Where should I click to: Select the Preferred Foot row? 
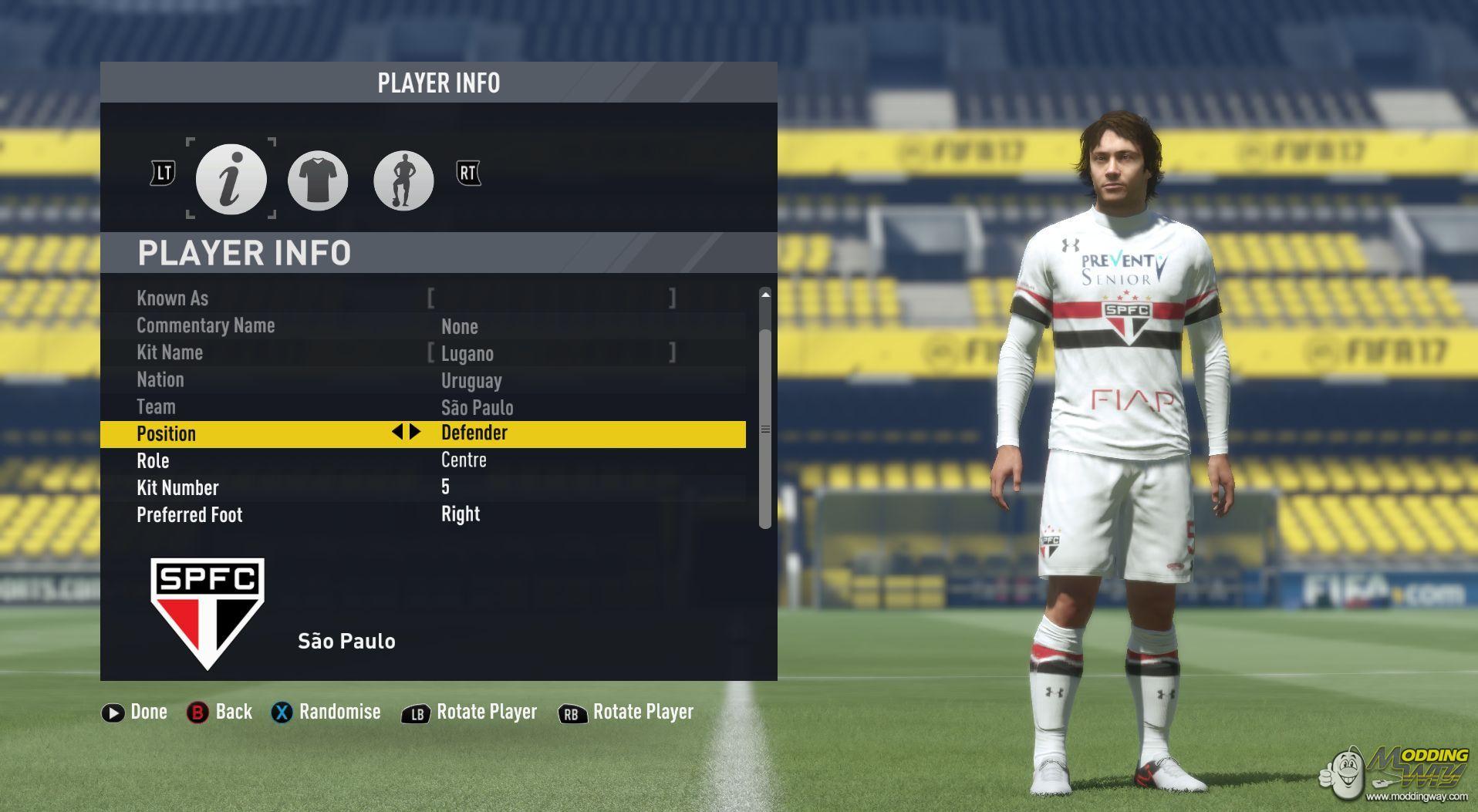(x=423, y=514)
